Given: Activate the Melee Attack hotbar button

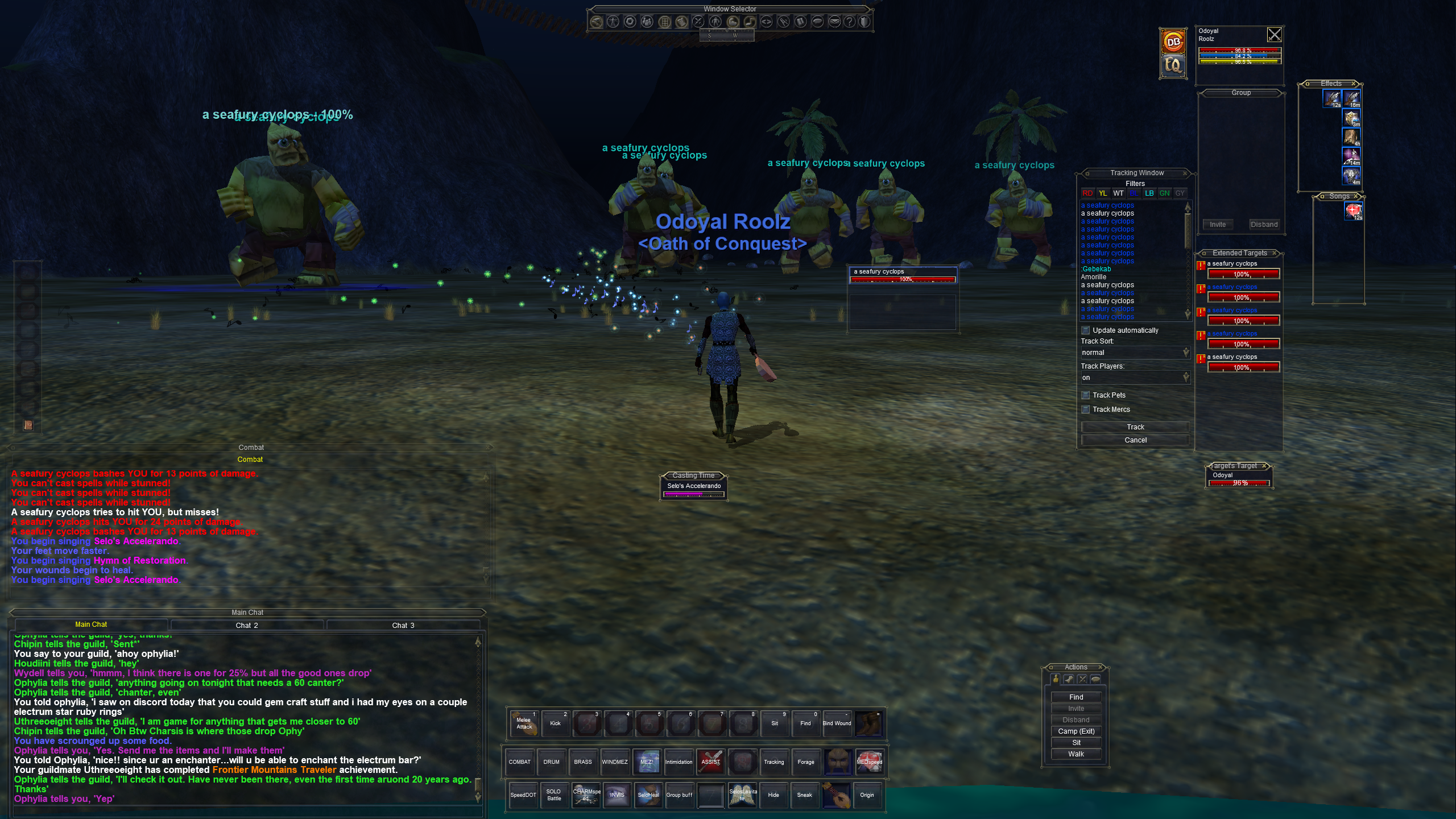Looking at the screenshot, I should pyautogui.click(x=524, y=723).
